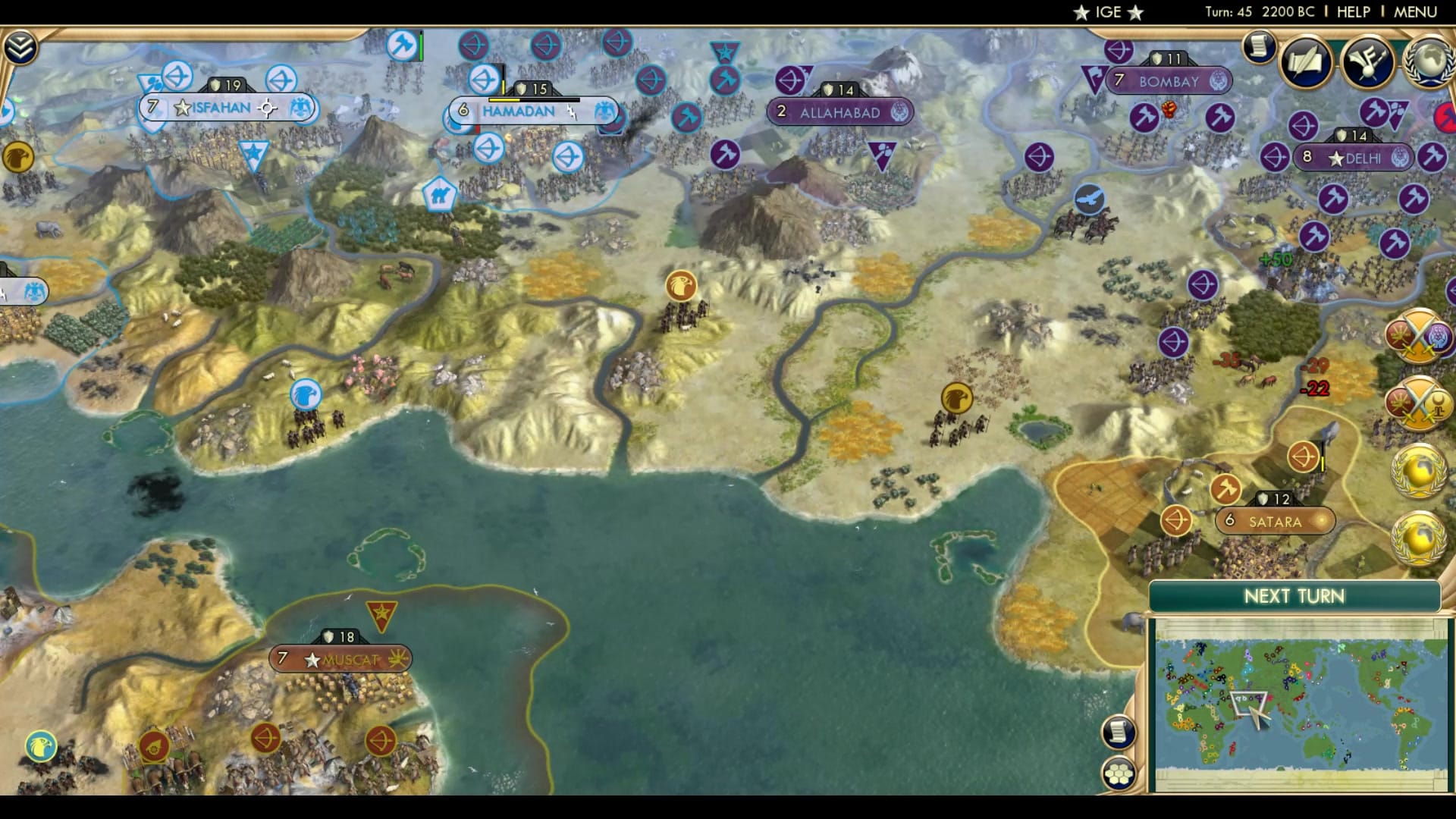The image size is (1456, 819).
Task: Select the Delhi city banner
Action: [x=1354, y=158]
